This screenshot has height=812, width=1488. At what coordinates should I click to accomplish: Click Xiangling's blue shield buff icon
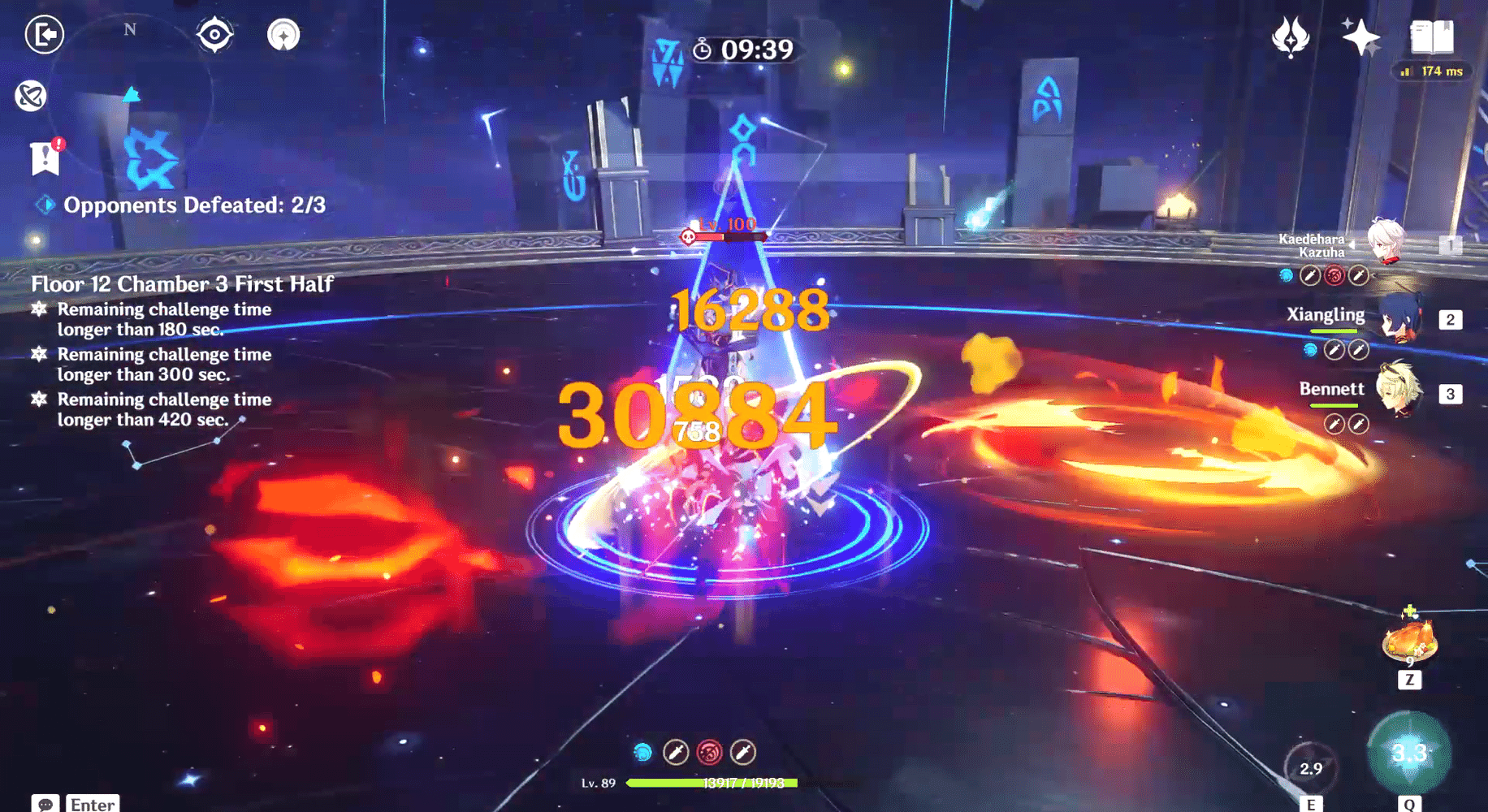[x=1310, y=349]
